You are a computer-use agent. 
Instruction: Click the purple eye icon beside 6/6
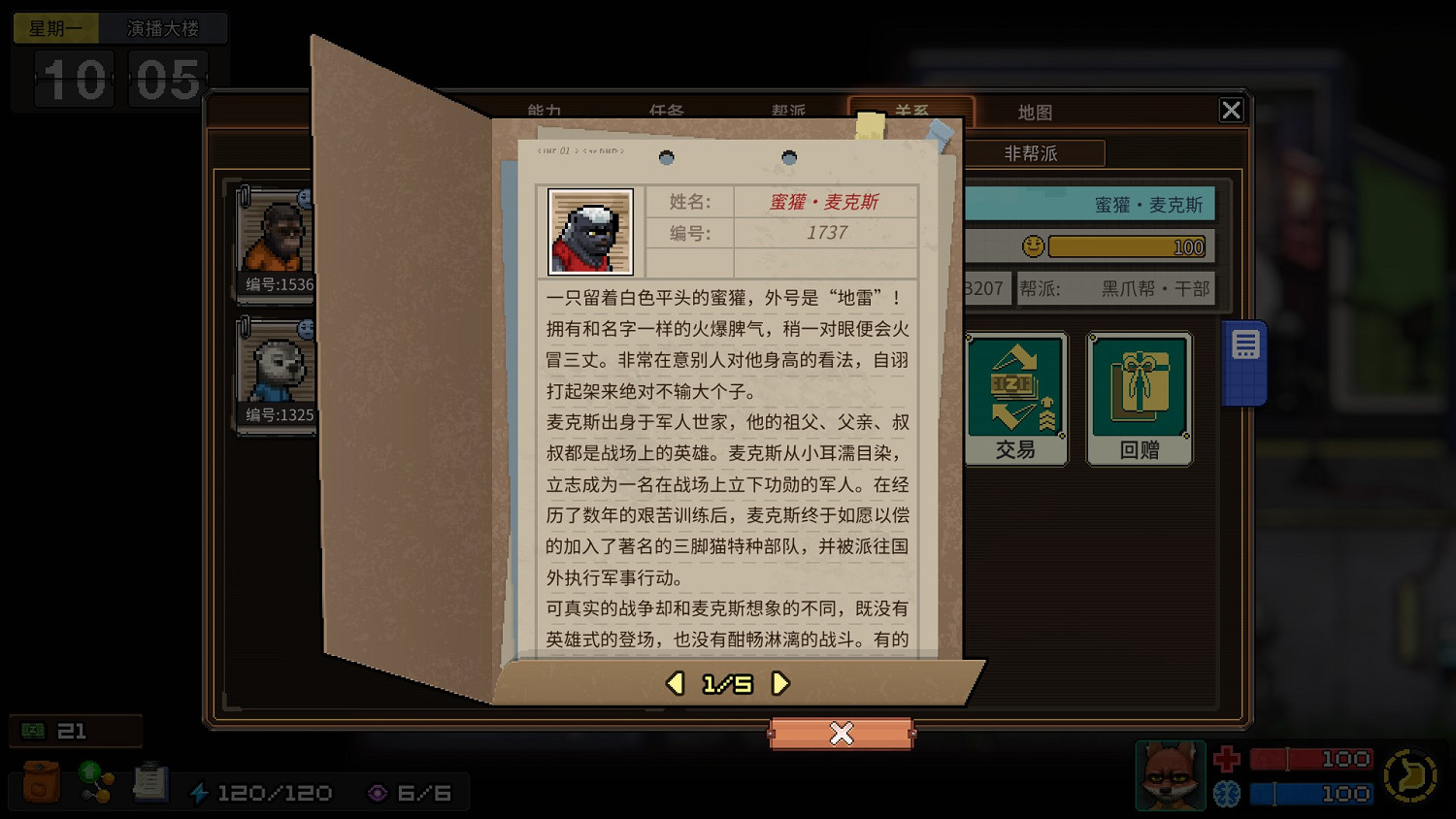tap(378, 793)
